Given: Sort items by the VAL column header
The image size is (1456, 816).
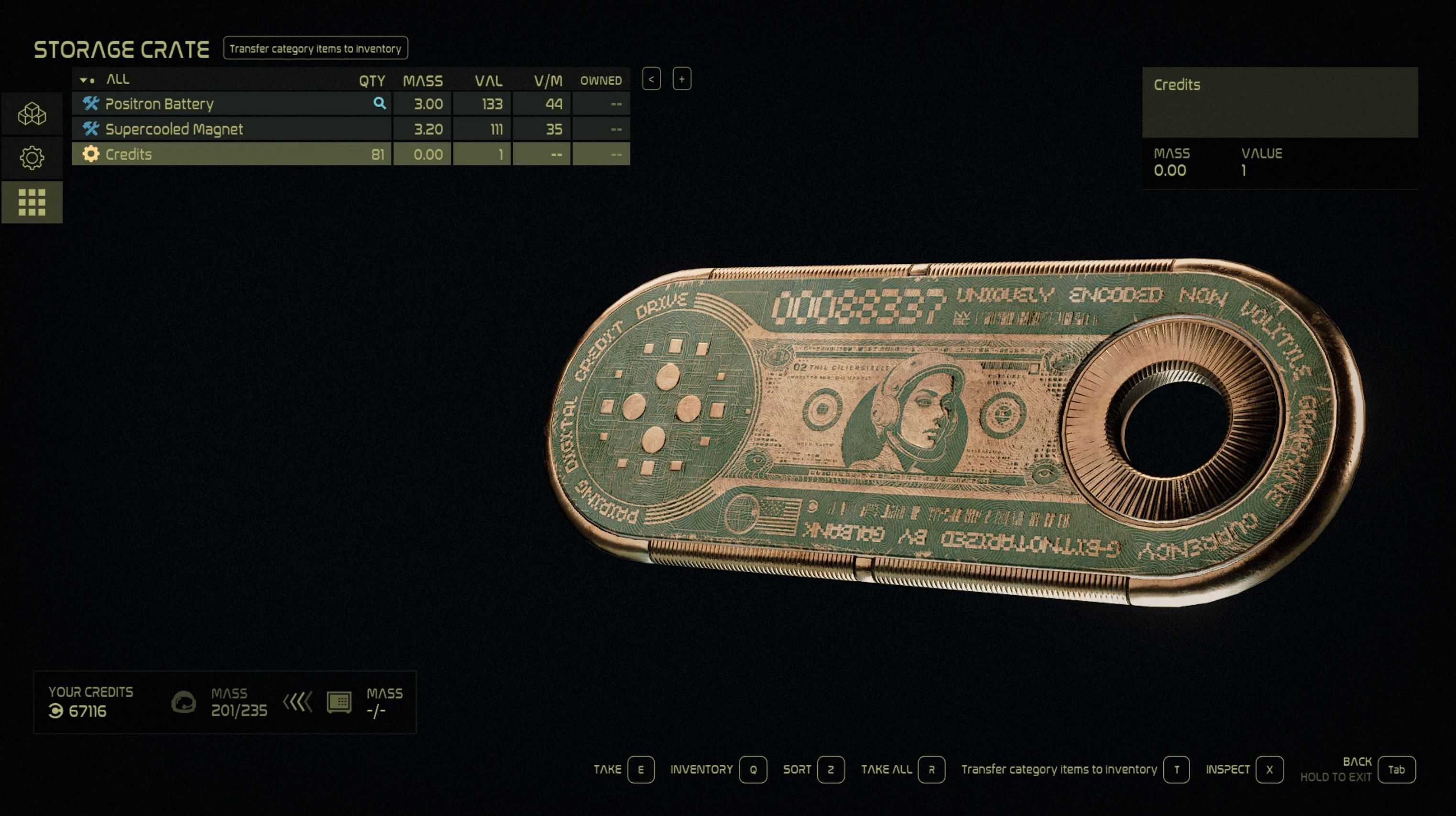Looking at the screenshot, I should pyautogui.click(x=488, y=81).
